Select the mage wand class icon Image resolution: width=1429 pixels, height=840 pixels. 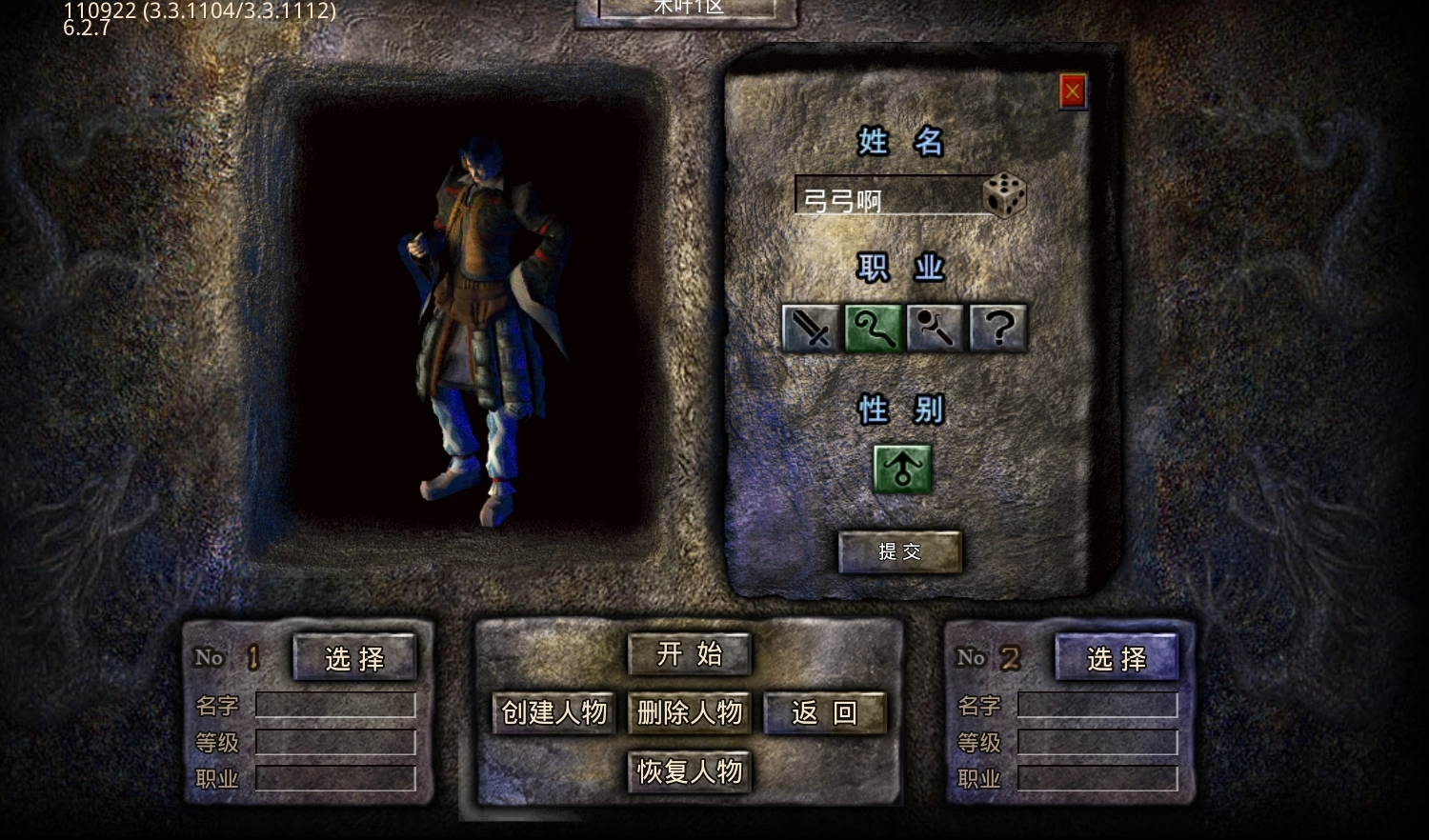coord(935,328)
